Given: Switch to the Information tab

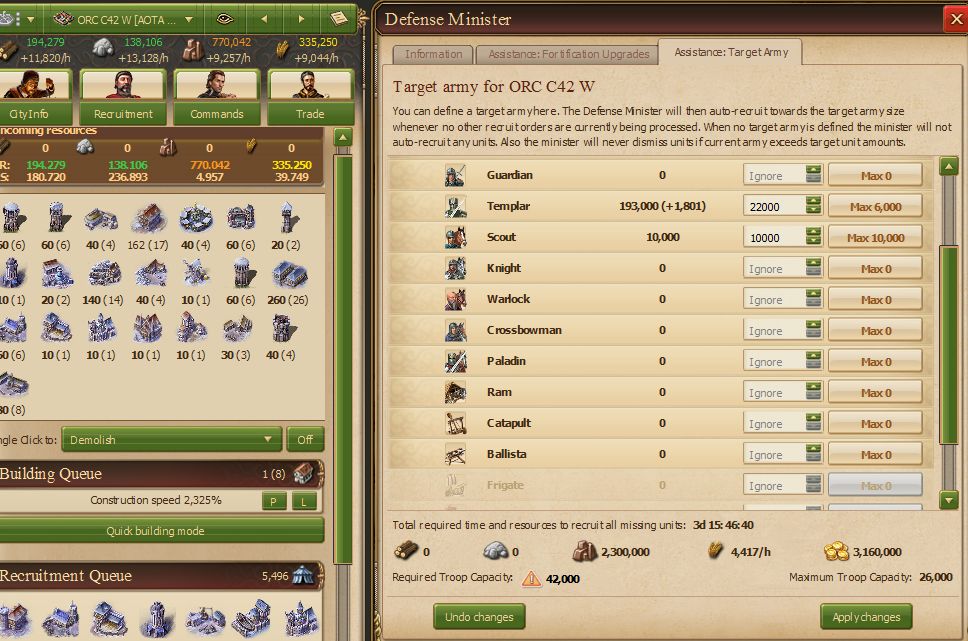Looking at the screenshot, I should (433, 54).
